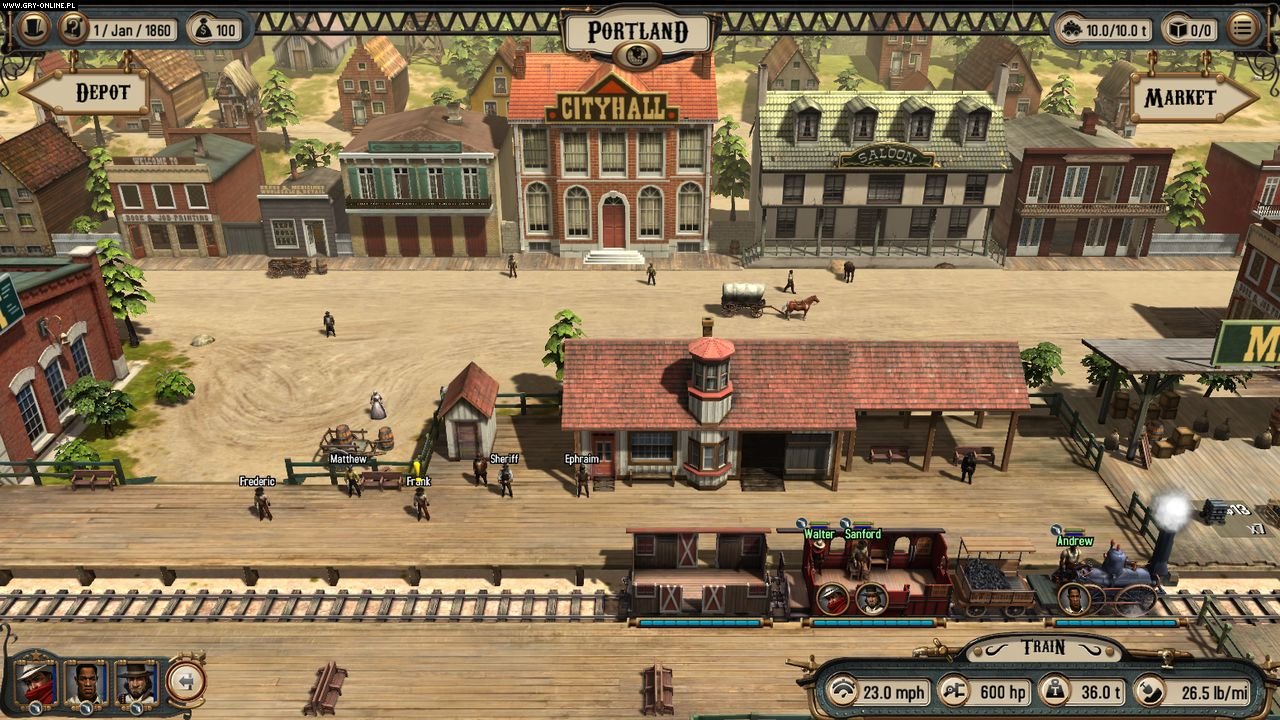This screenshot has width=1280, height=720.
Task: Select Frederic standing on the platform
Action: click(x=262, y=503)
